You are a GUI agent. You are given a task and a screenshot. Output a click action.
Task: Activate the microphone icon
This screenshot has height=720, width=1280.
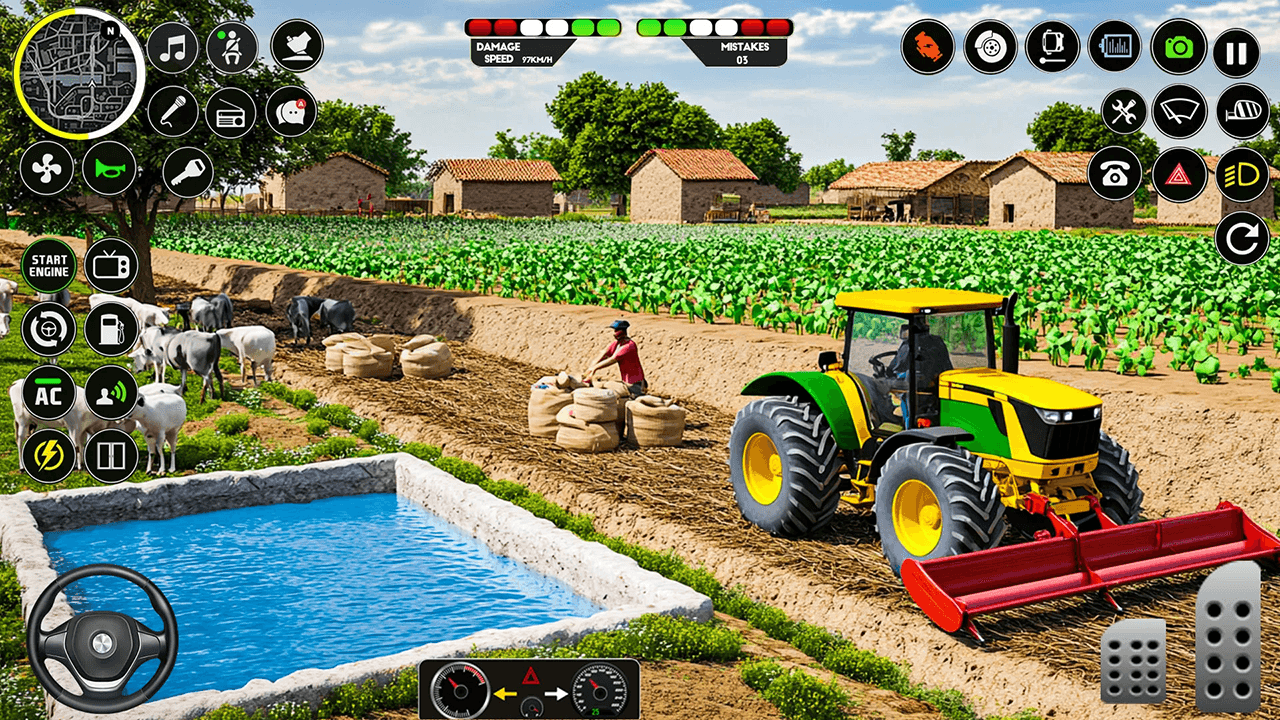(x=171, y=110)
